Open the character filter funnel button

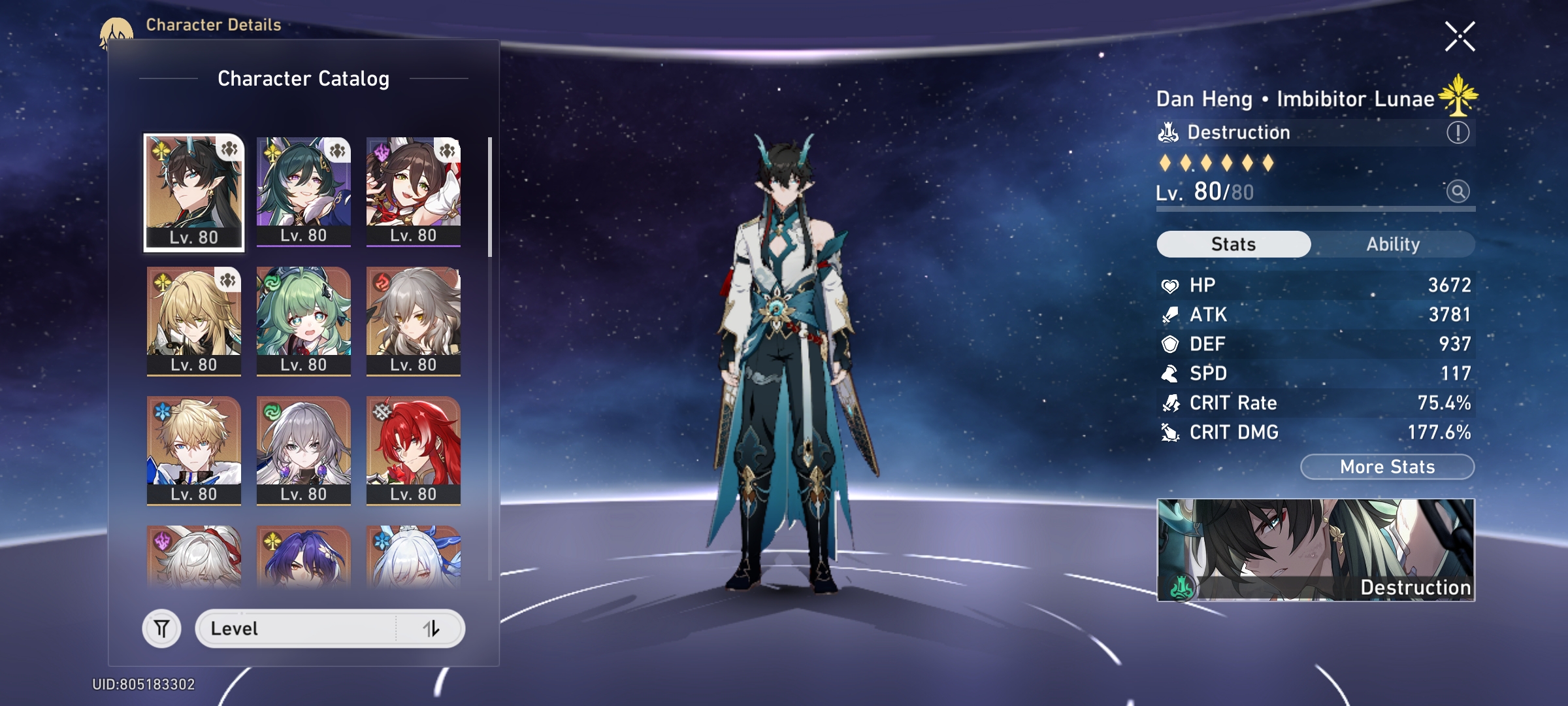161,629
